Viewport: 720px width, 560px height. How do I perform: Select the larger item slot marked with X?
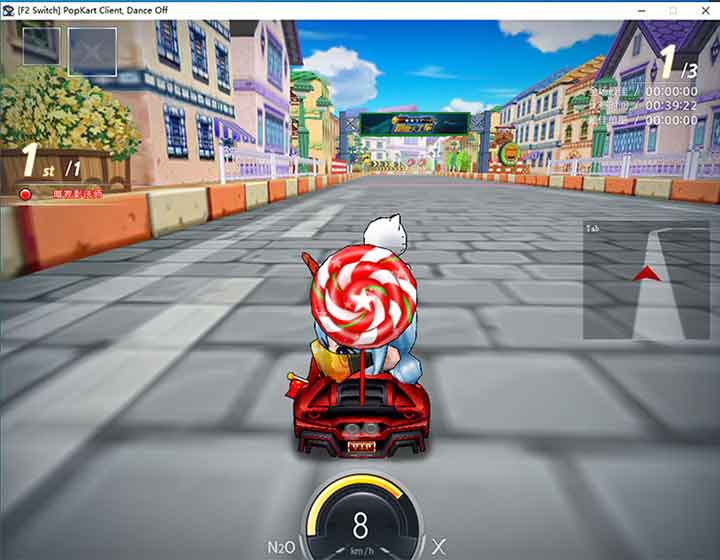coord(92,52)
